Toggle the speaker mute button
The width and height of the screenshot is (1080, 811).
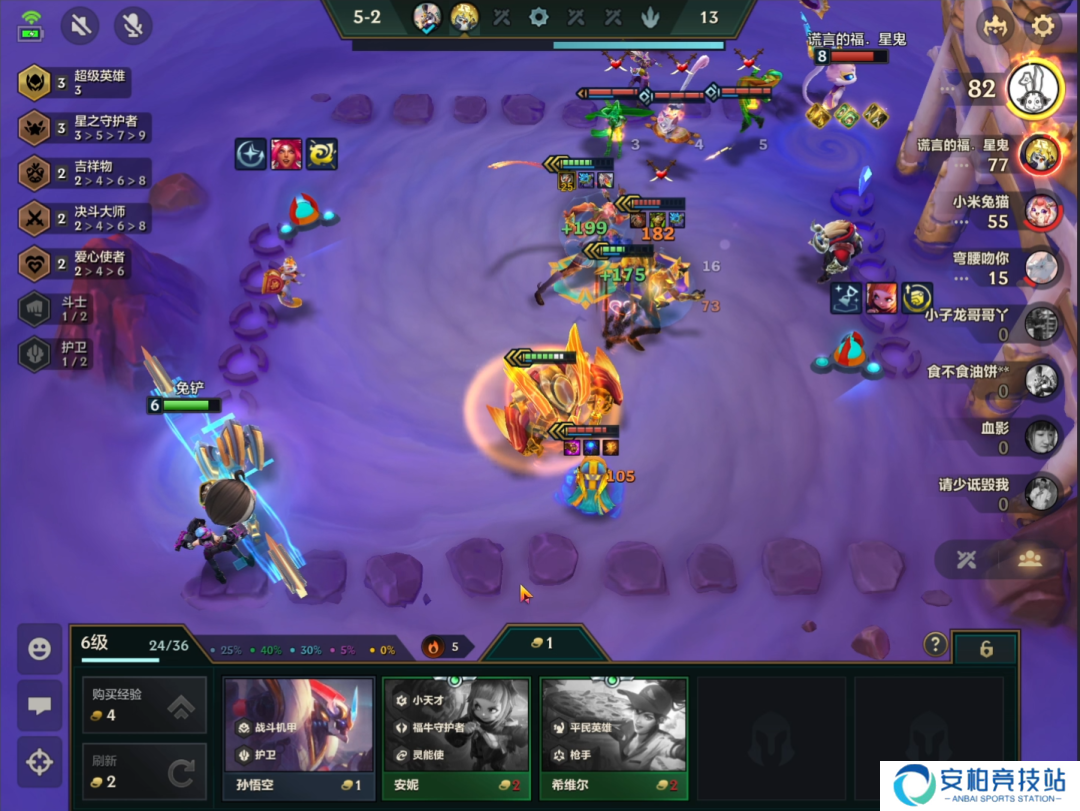tap(80, 25)
